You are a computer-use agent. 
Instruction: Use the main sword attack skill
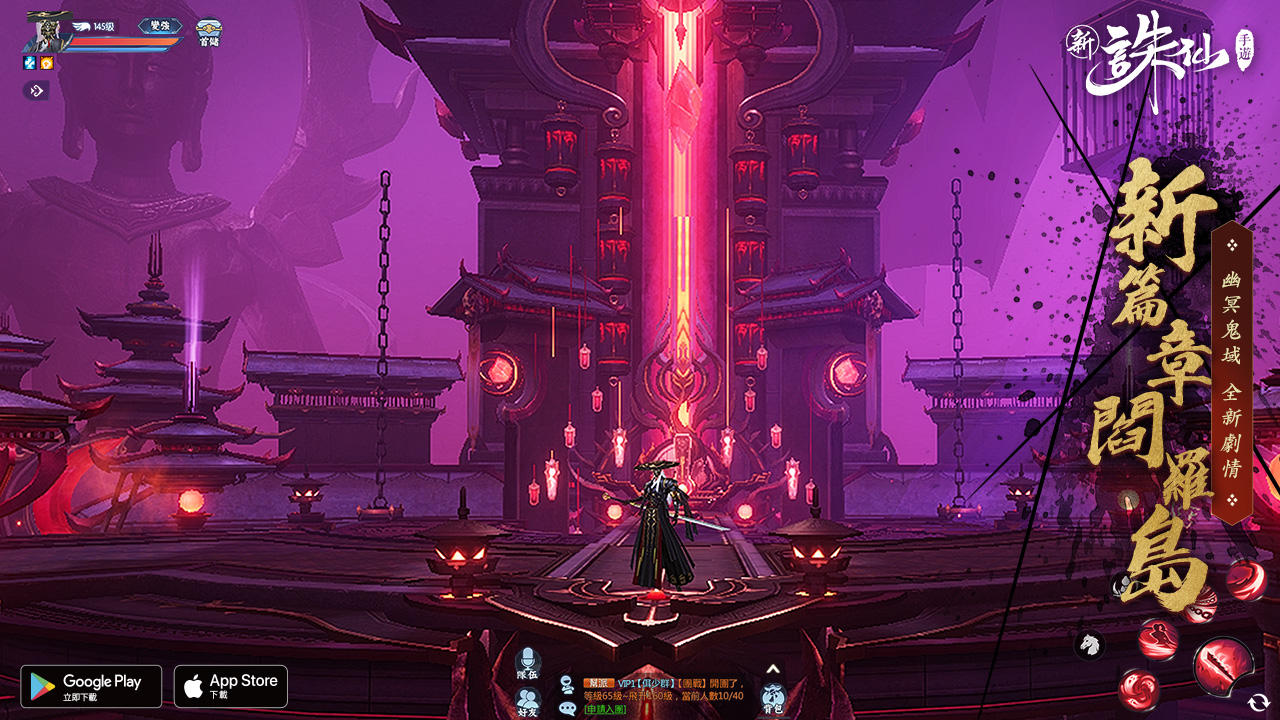pos(1223,665)
